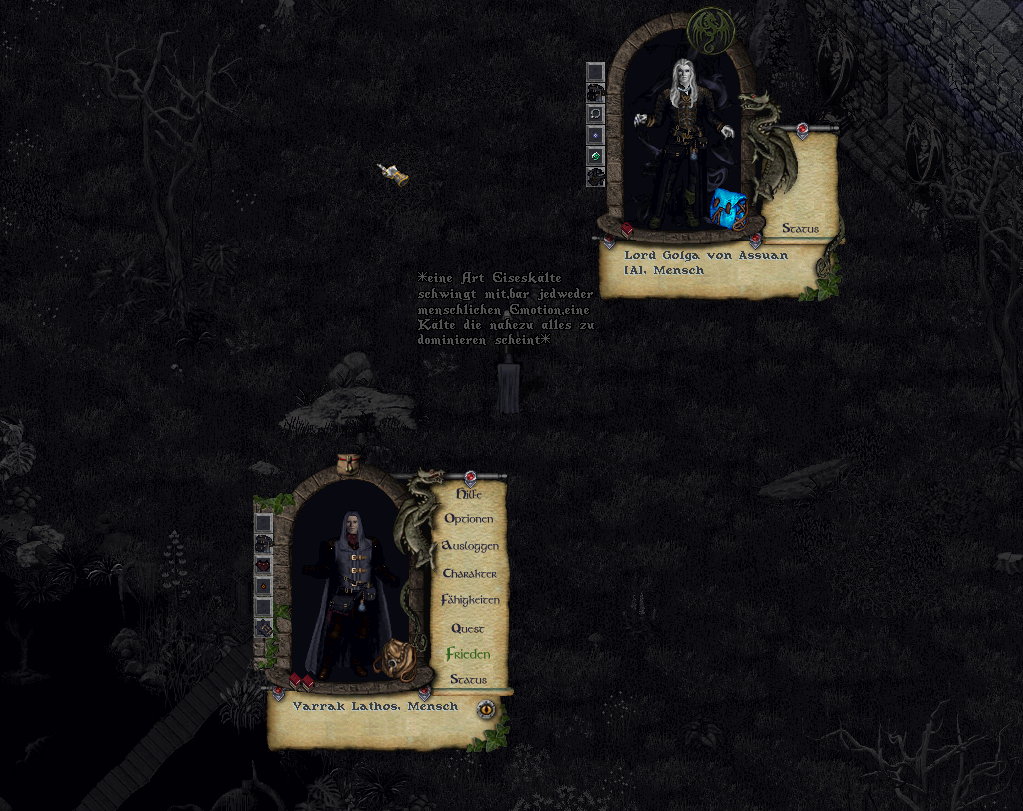This screenshot has width=1023, height=811.
Task: Open the Charakter profile
Action: pos(469,573)
